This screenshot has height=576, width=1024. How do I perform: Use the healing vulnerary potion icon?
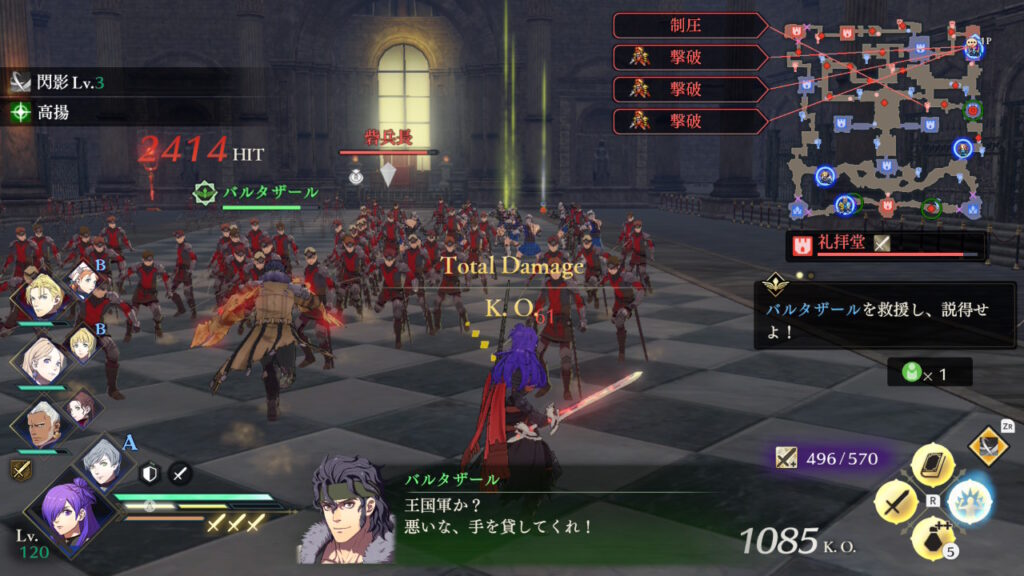(931, 537)
